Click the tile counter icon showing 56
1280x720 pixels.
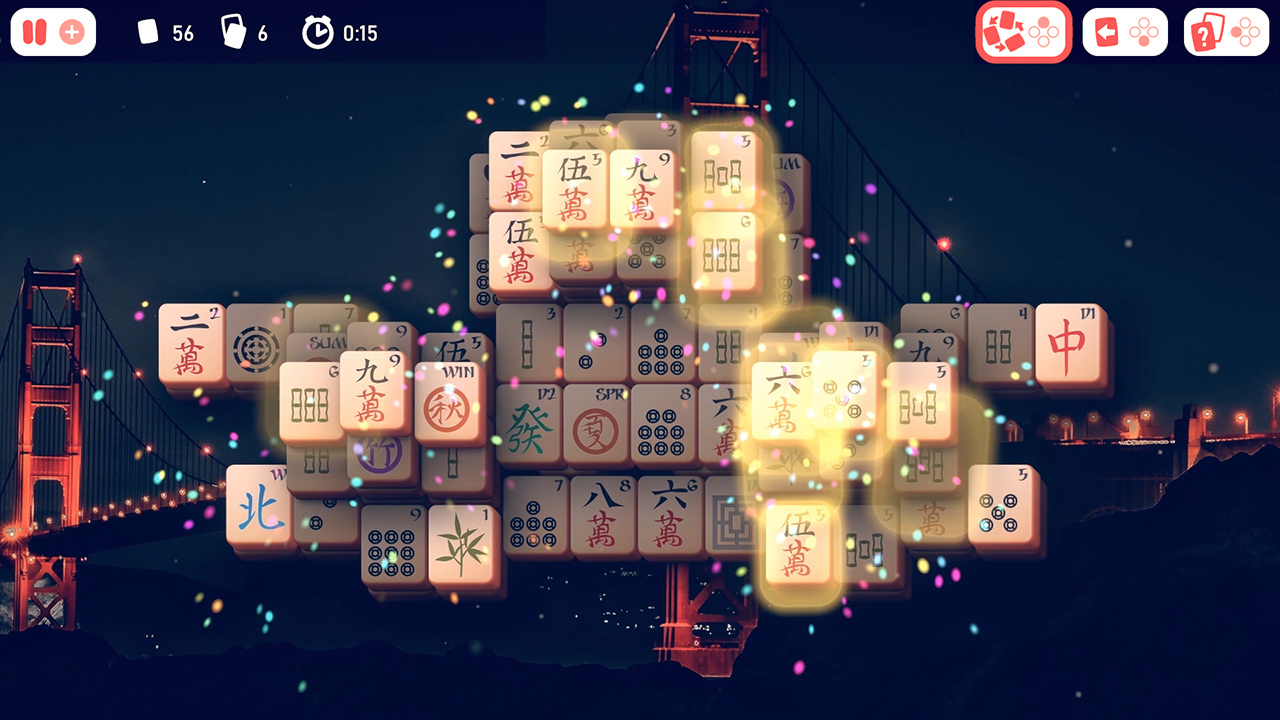pyautogui.click(x=146, y=32)
